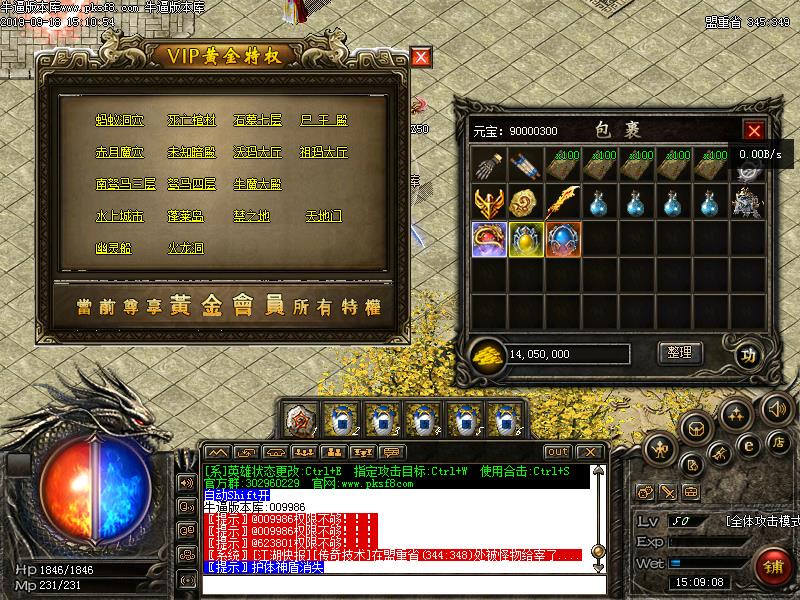This screenshot has width=800, height=600.
Task: Select the 死亡棺材 destination
Action: click(x=191, y=121)
